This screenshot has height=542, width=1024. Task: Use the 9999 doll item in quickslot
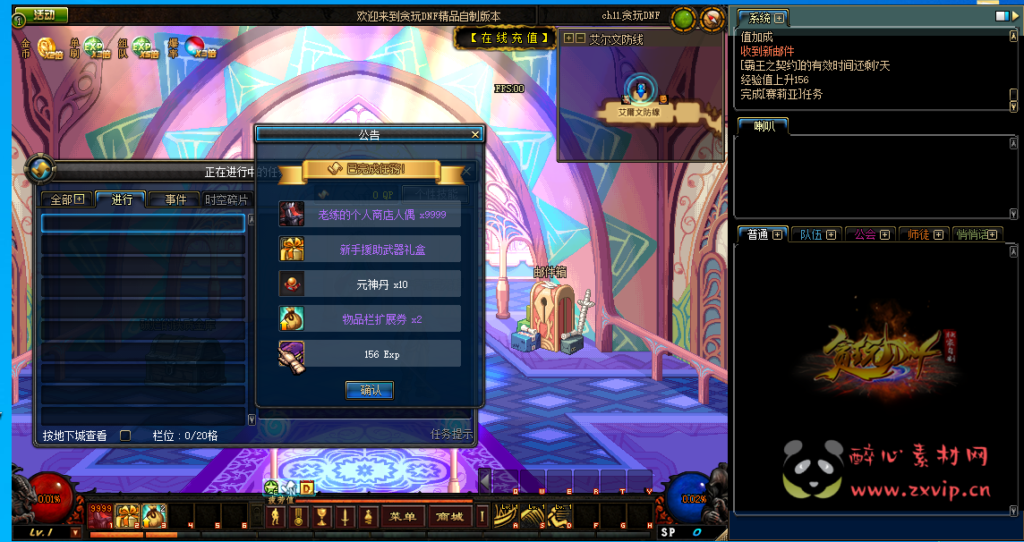[101, 515]
